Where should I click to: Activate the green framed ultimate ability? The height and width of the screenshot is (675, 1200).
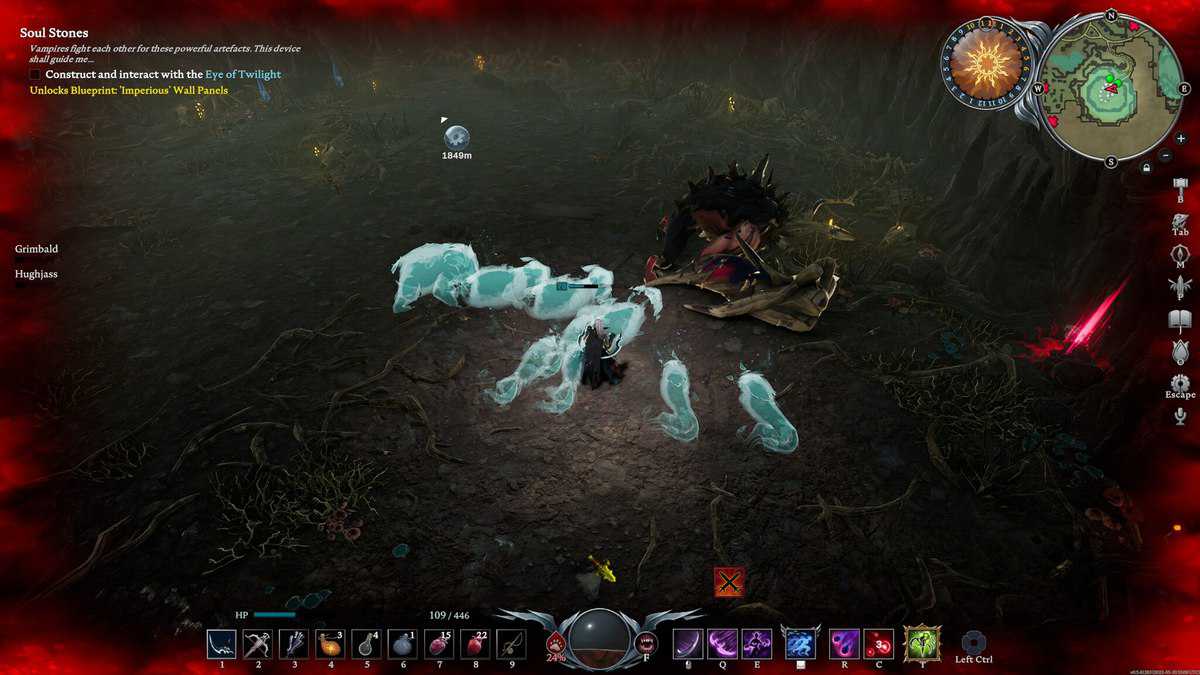[x=920, y=643]
